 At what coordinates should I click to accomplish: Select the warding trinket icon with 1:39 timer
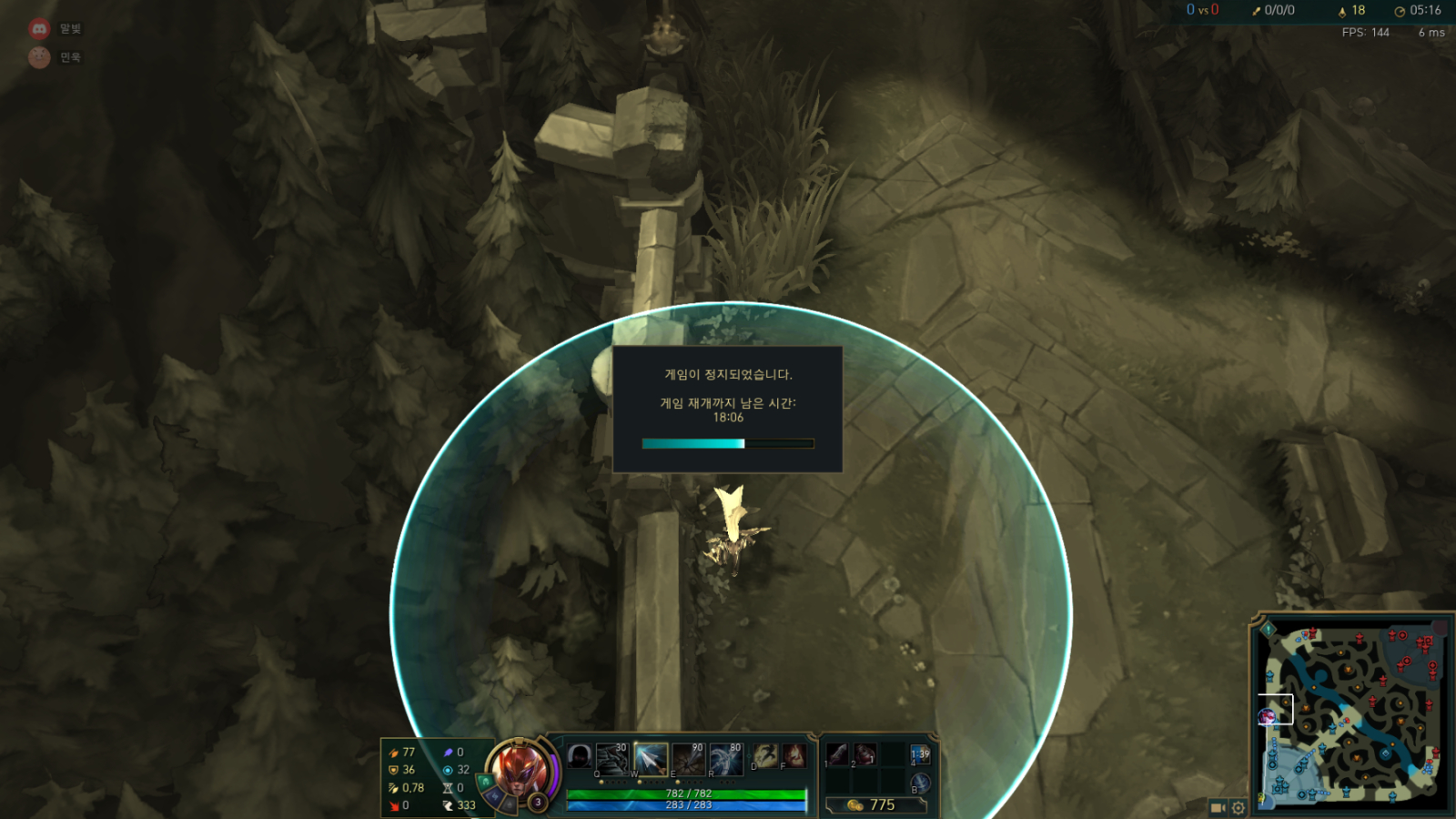921,754
